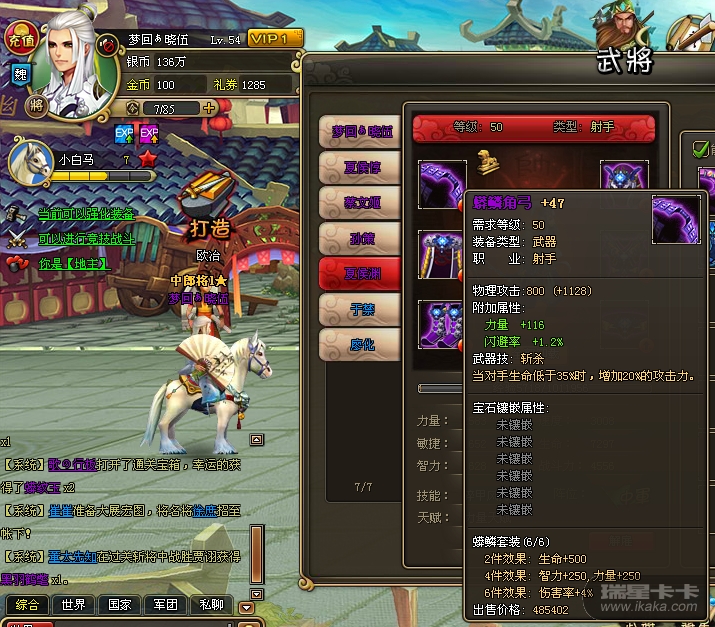The width and height of the screenshot is (715, 627).
Task: Add stamina with the plus button
Action: tap(210, 107)
